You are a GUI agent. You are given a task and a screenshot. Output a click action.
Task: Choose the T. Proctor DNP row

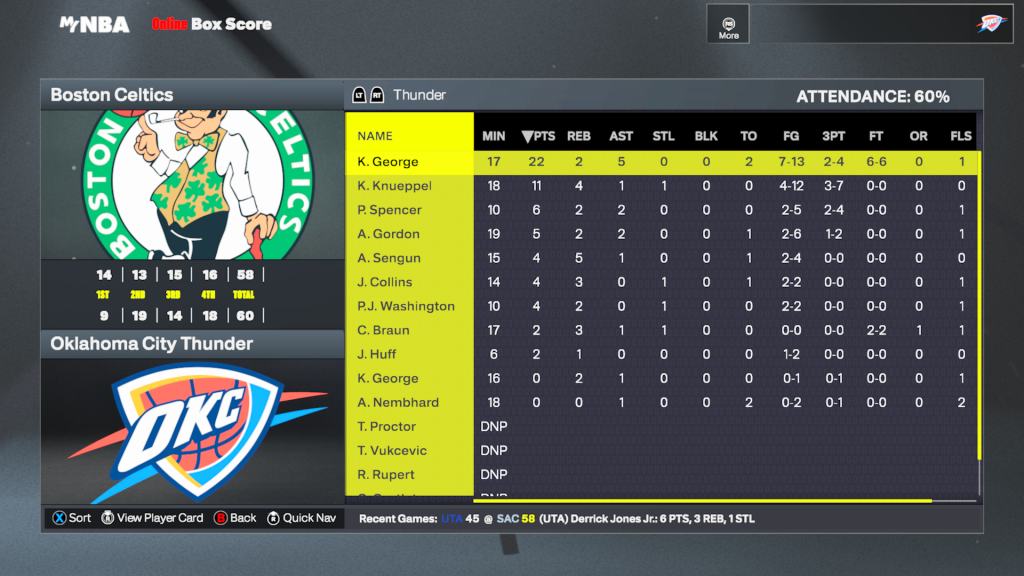387,426
